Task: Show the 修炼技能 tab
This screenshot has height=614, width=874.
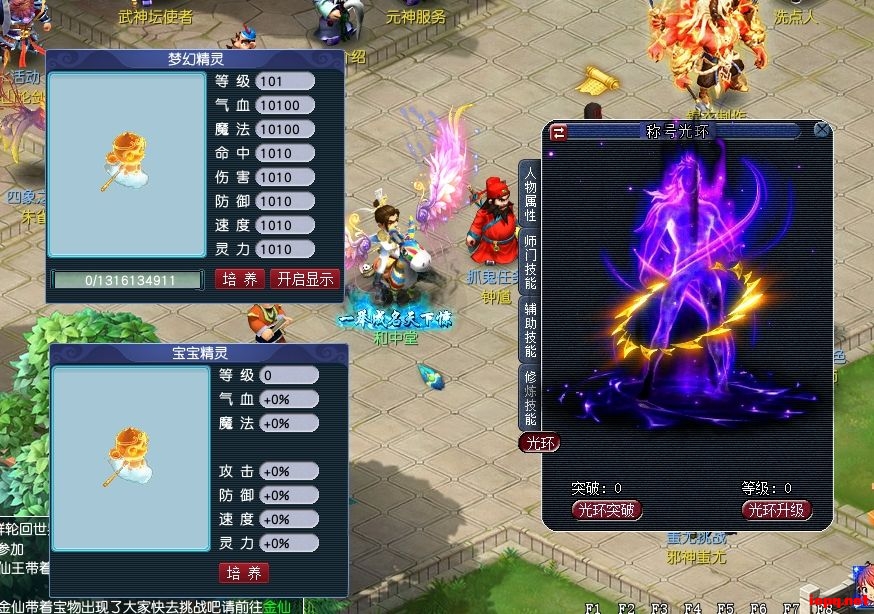Action: coord(530,397)
